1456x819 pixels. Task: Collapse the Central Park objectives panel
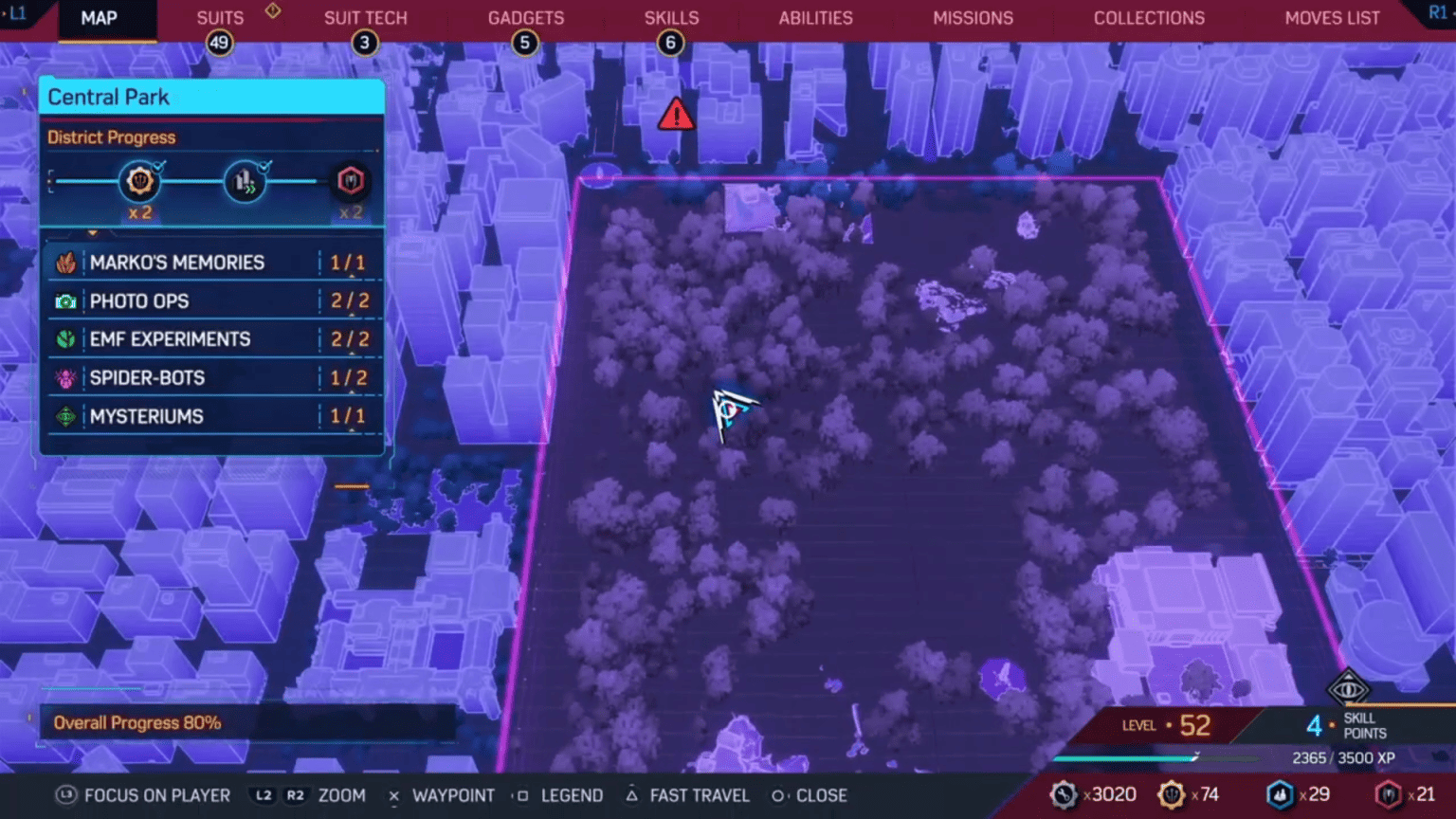[x=92, y=233]
